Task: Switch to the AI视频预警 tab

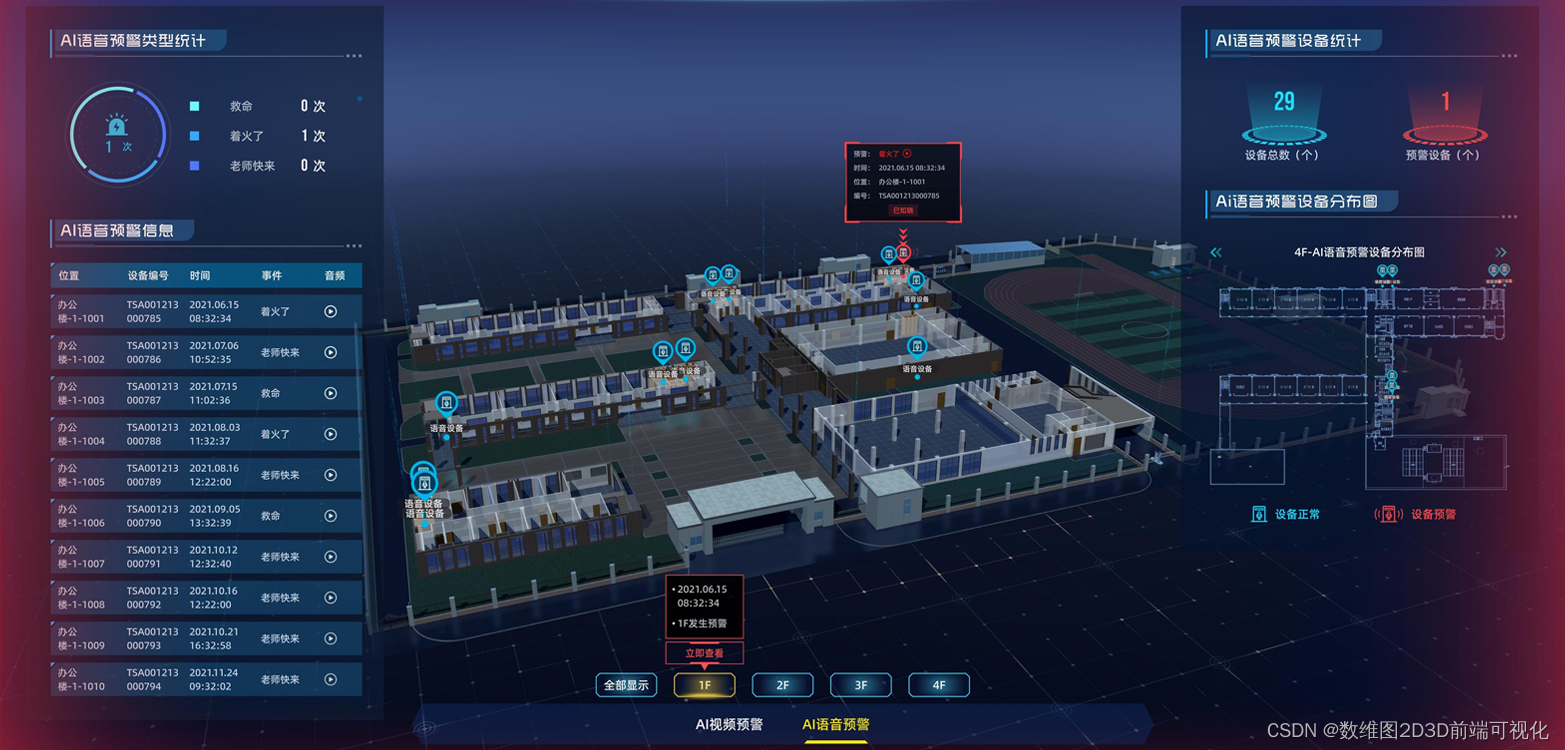Action: [729, 724]
